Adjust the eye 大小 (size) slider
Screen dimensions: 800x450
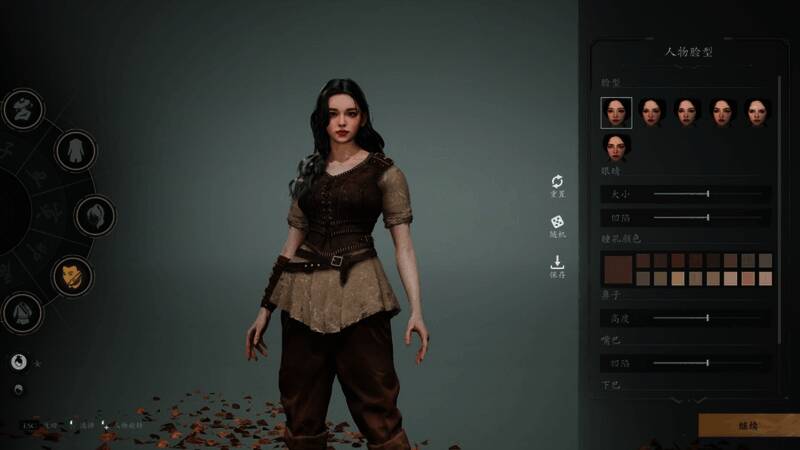(x=708, y=193)
